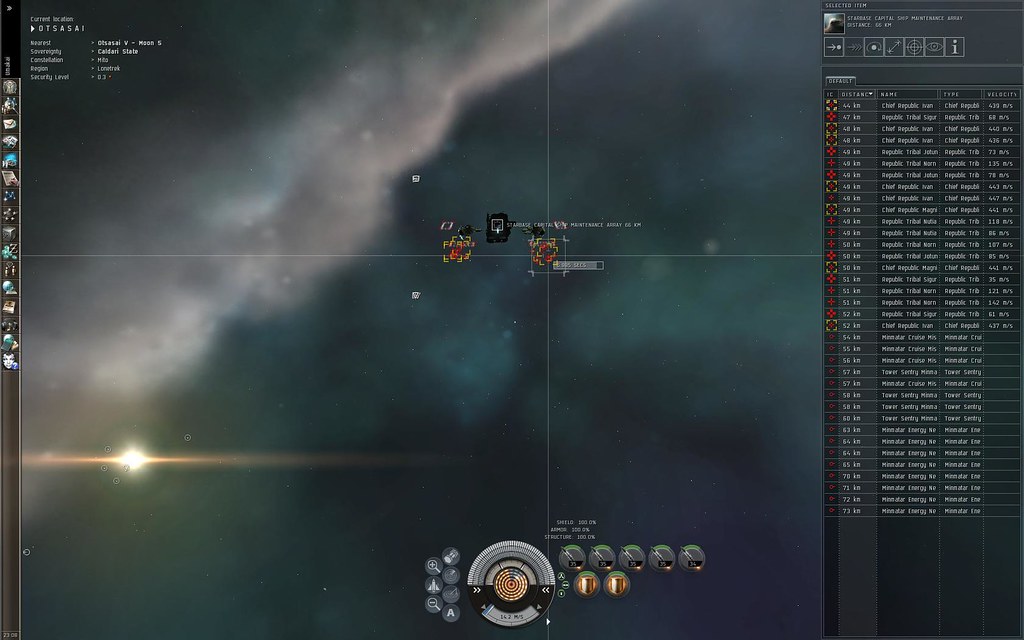Toggle the autopilot A button

tap(451, 613)
